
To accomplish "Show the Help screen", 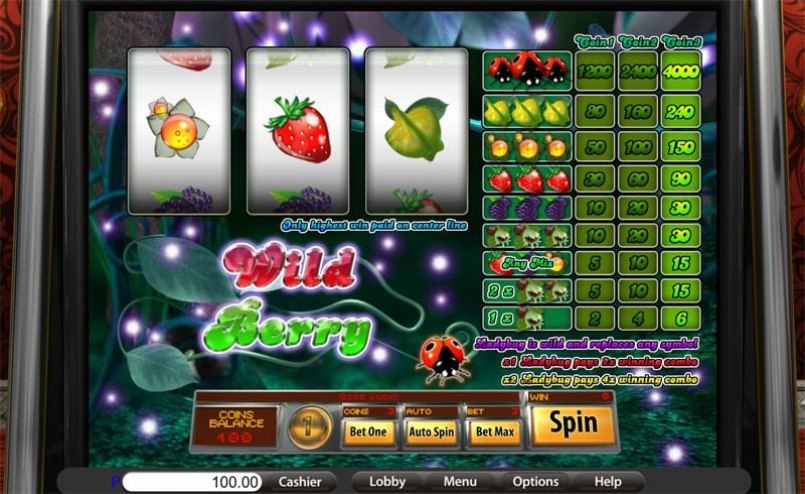I will [x=607, y=481].
